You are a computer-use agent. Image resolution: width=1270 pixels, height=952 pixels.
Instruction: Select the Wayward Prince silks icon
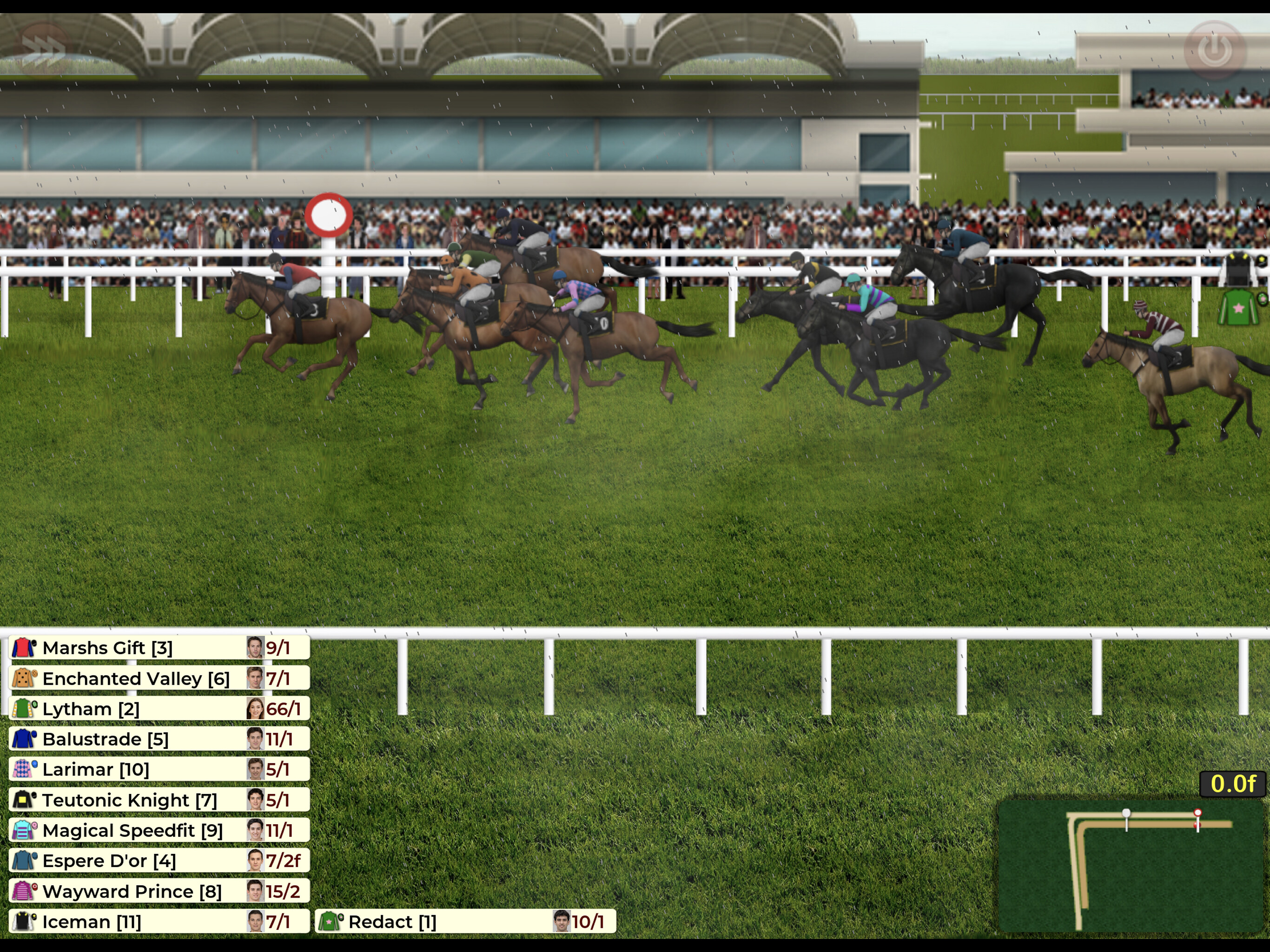[x=22, y=891]
